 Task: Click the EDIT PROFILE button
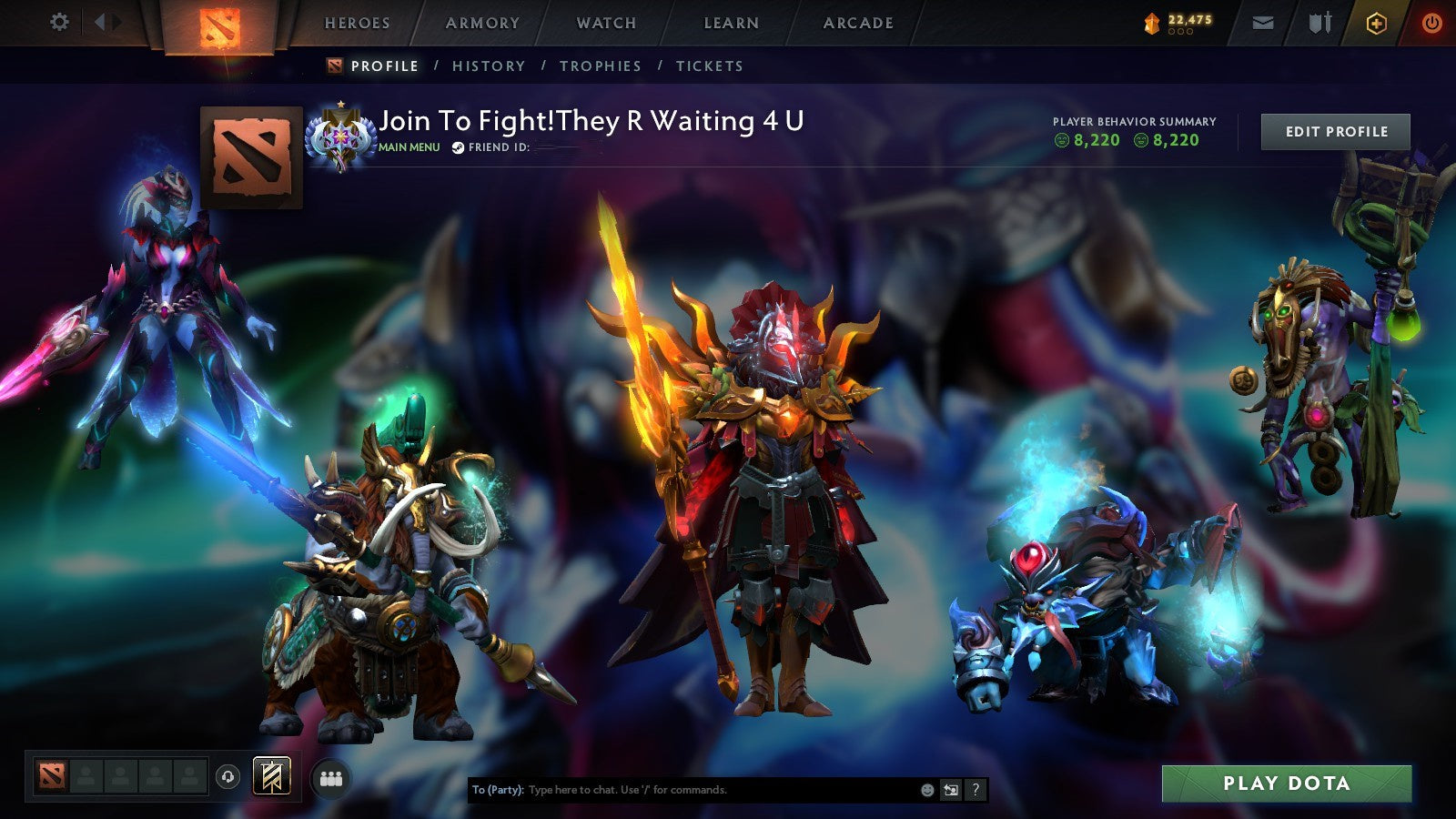click(1334, 131)
